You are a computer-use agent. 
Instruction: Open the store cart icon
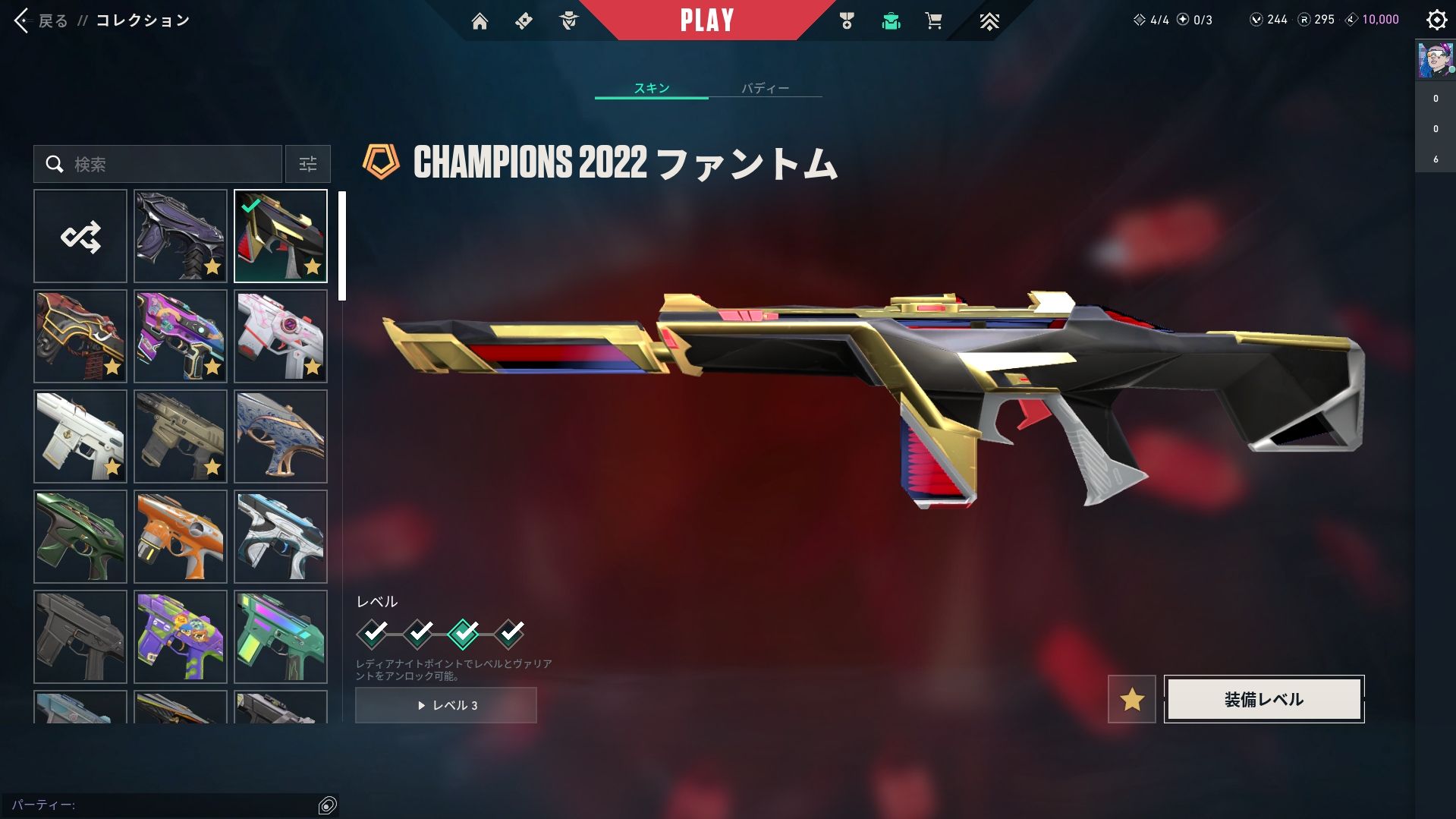click(x=933, y=21)
